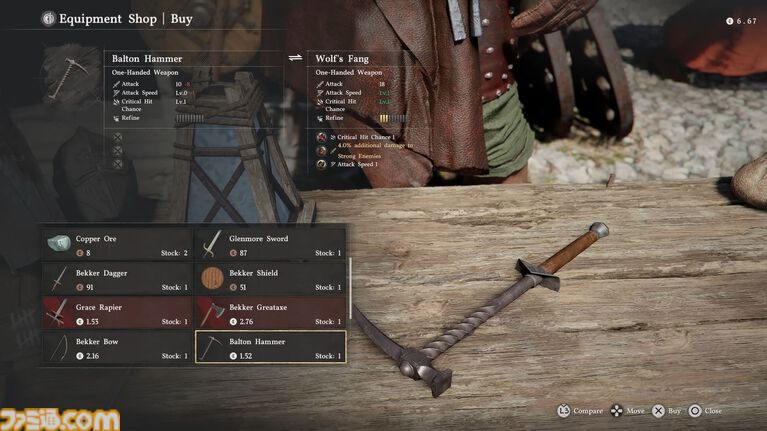Select the Bekker Bow shop entry
The width and height of the screenshot is (767, 431).
coord(117,347)
